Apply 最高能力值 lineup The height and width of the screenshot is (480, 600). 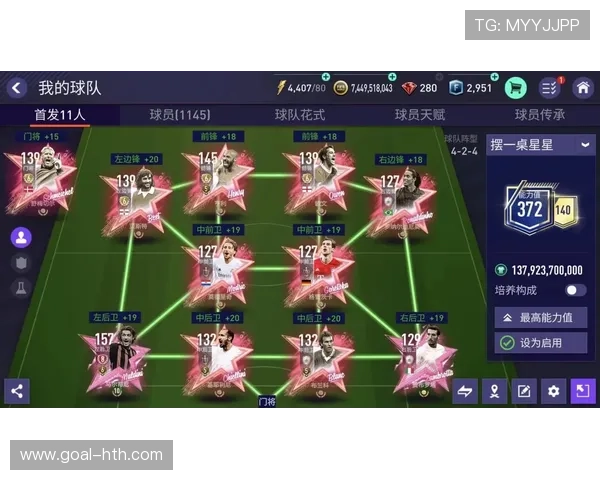click(x=541, y=318)
